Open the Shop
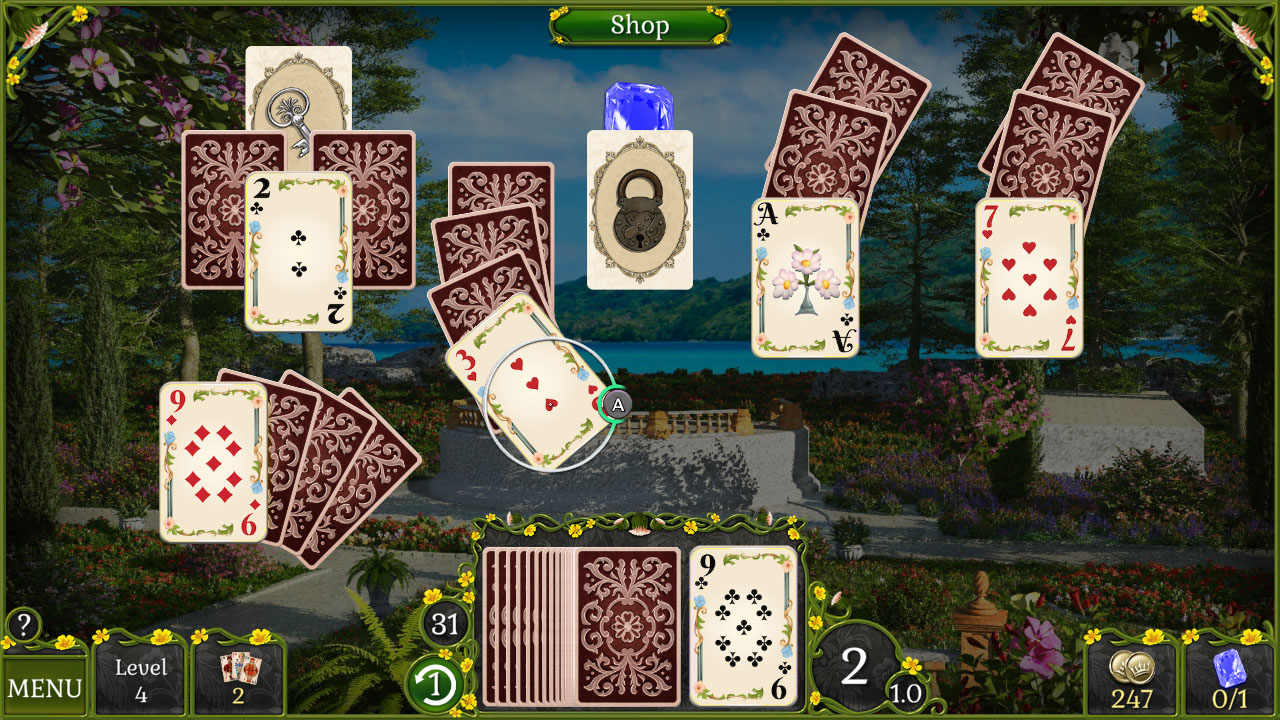Screen dimensions: 1280x720 (x=639, y=26)
